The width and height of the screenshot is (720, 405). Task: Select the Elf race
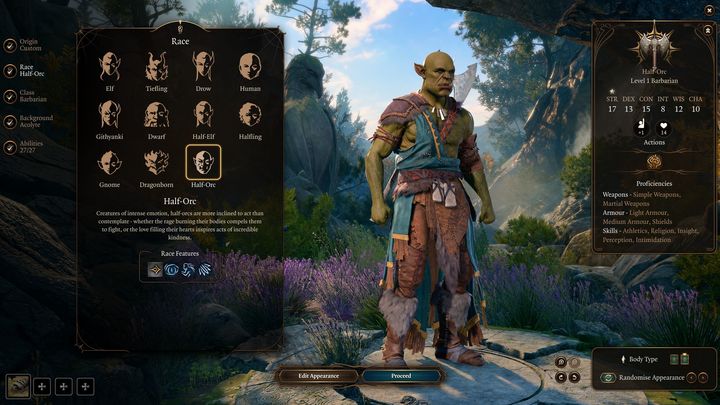click(110, 68)
